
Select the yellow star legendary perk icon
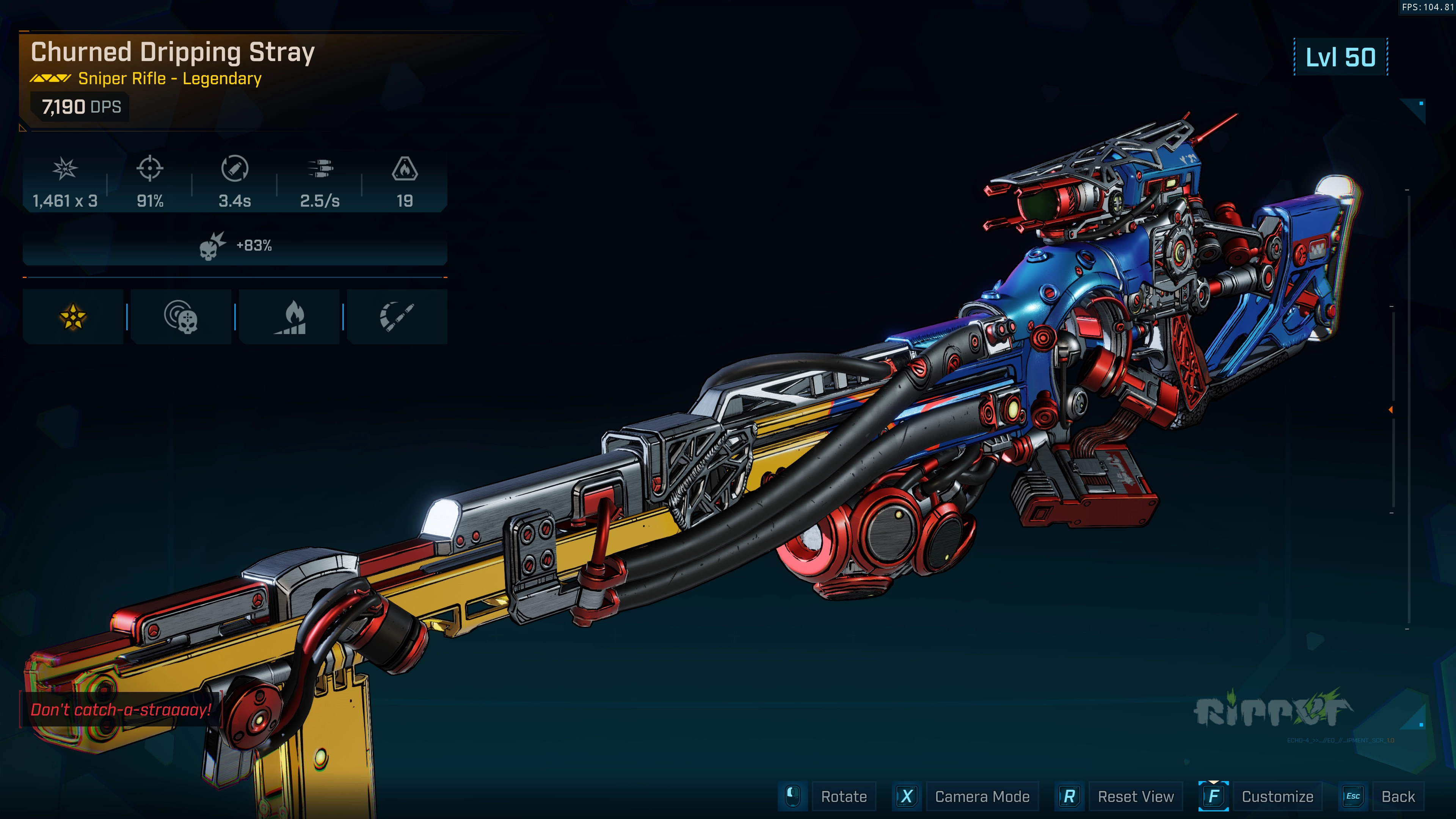73,317
